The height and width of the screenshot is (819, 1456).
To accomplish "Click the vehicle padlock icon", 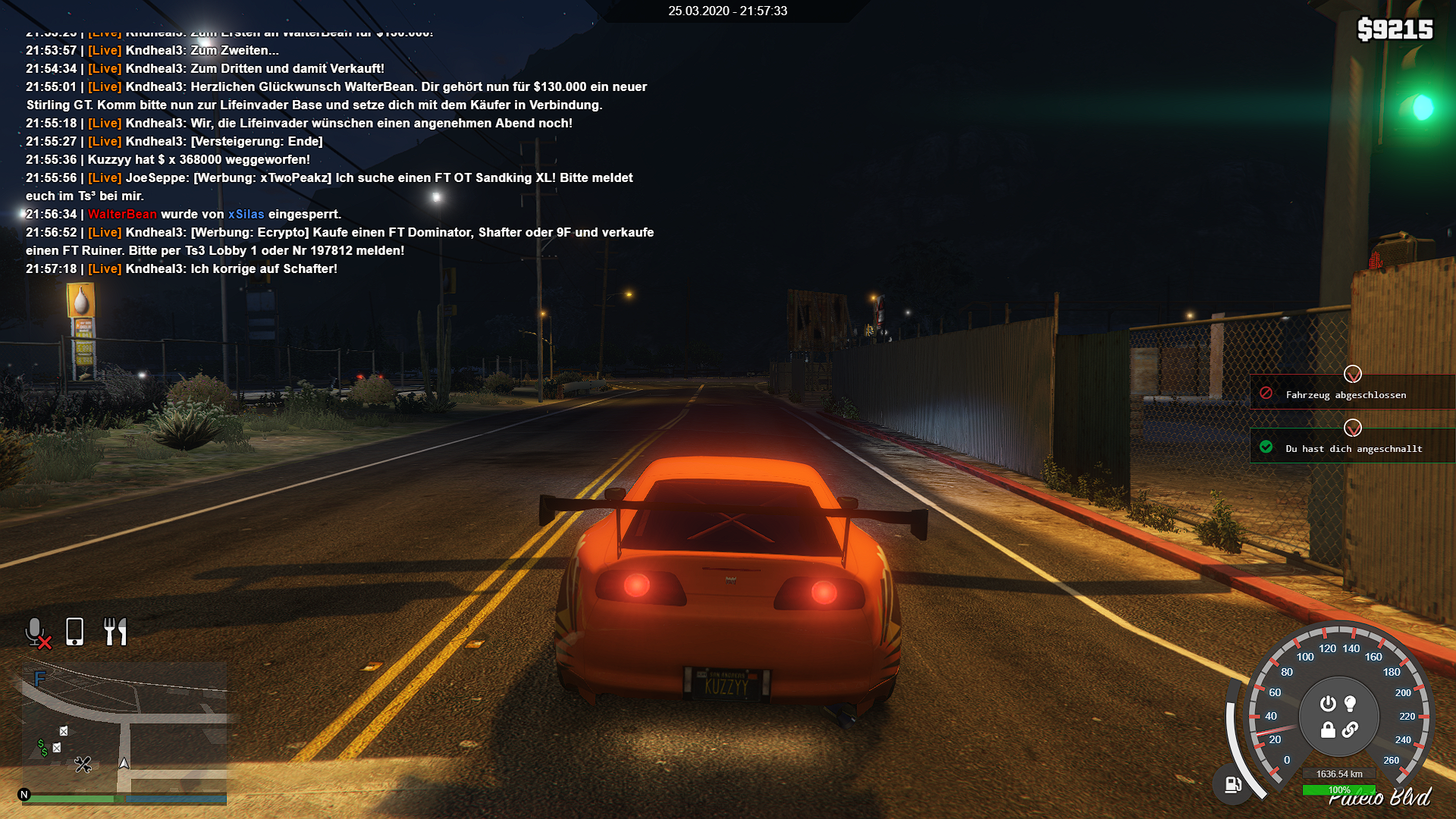I will coord(1328,730).
